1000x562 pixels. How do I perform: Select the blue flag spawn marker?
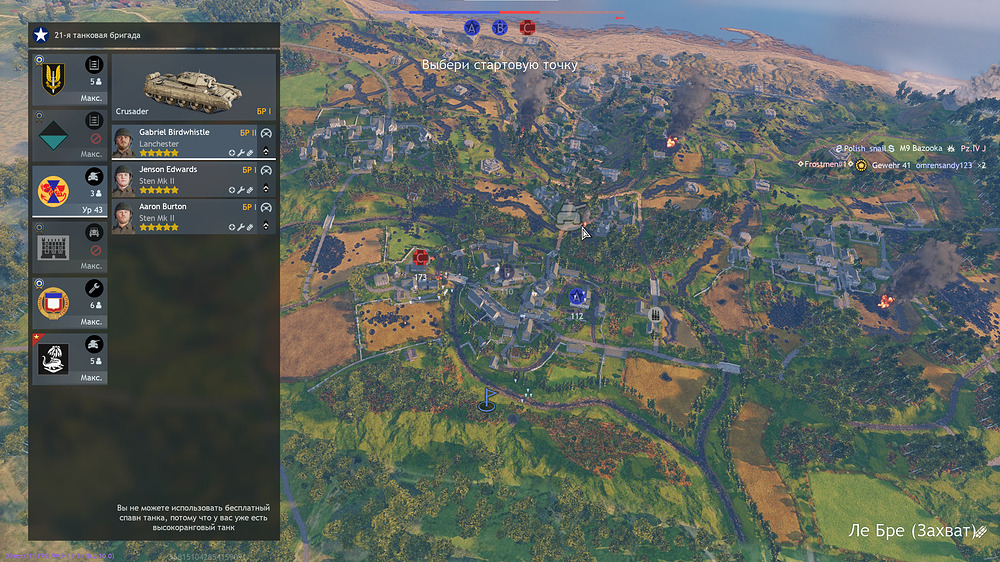point(487,399)
